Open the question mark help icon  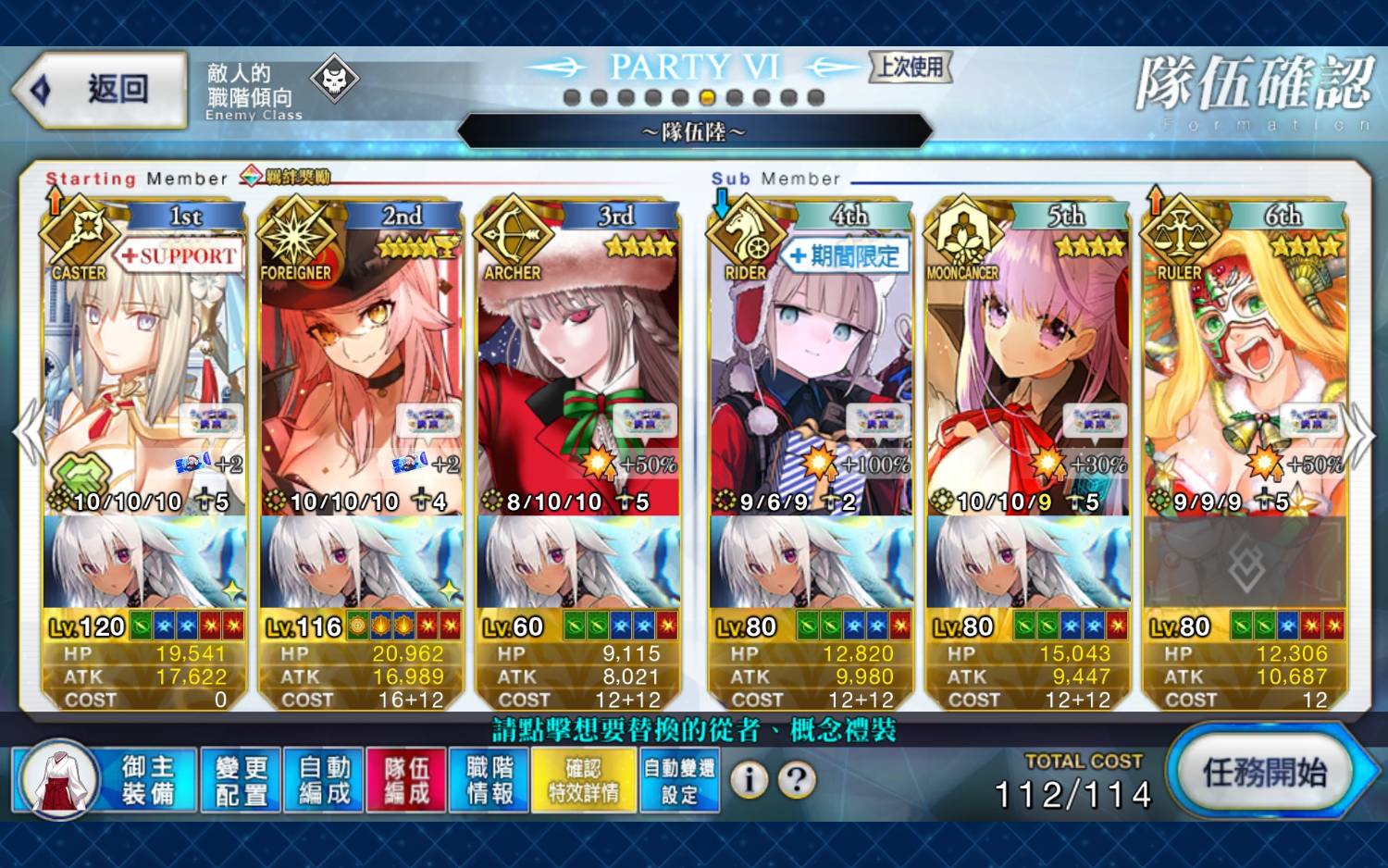(797, 780)
